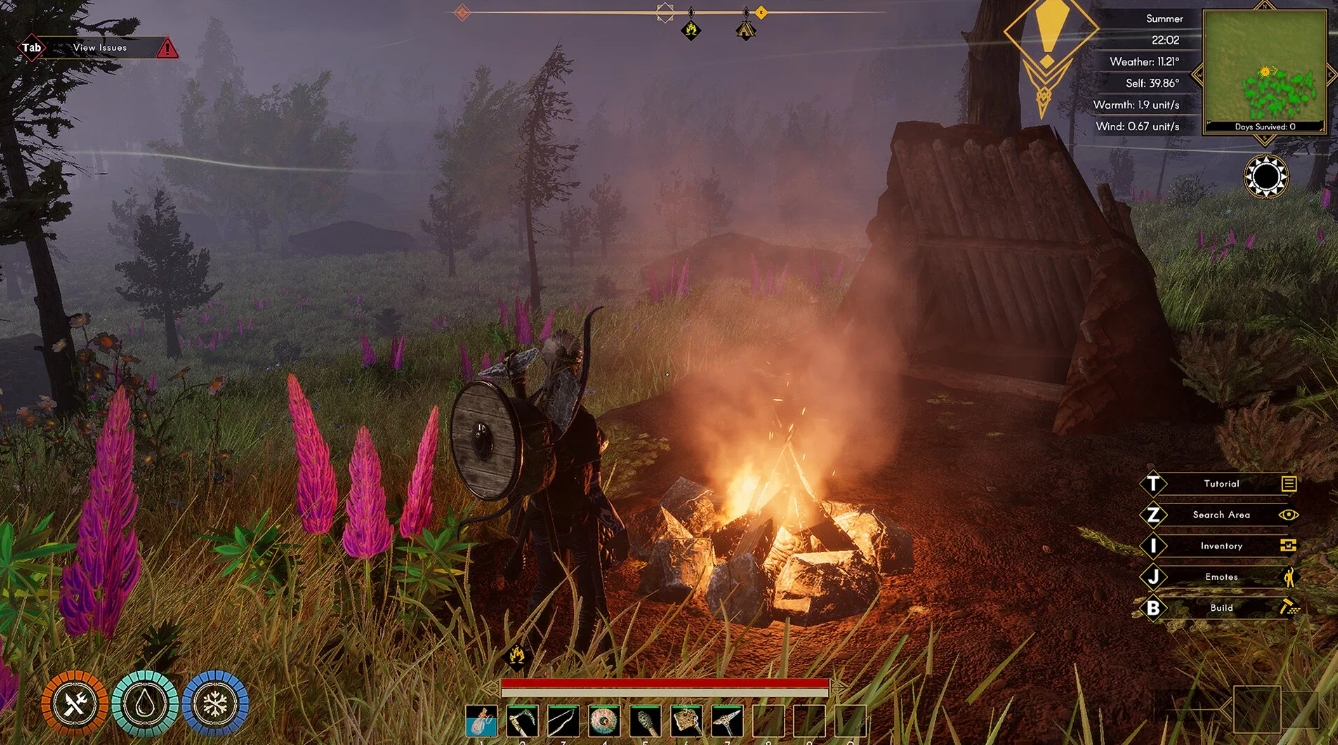Click the Search Area entry
The width and height of the screenshot is (1338, 745).
tap(1221, 514)
